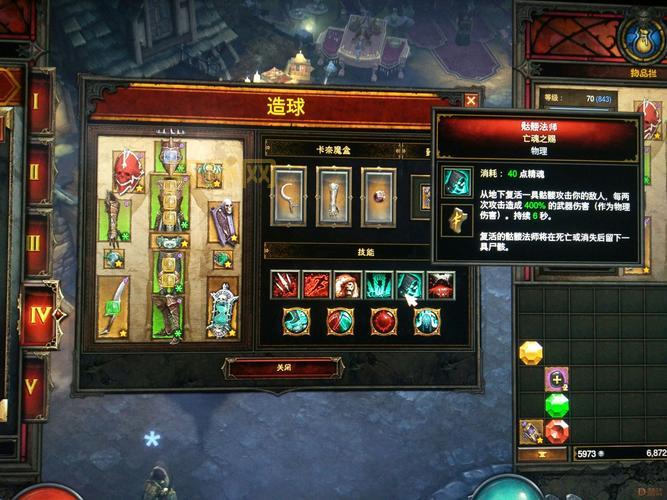This screenshot has height=500, width=667.
Task: Select the red skull helmet slot
Action: (x=128, y=171)
